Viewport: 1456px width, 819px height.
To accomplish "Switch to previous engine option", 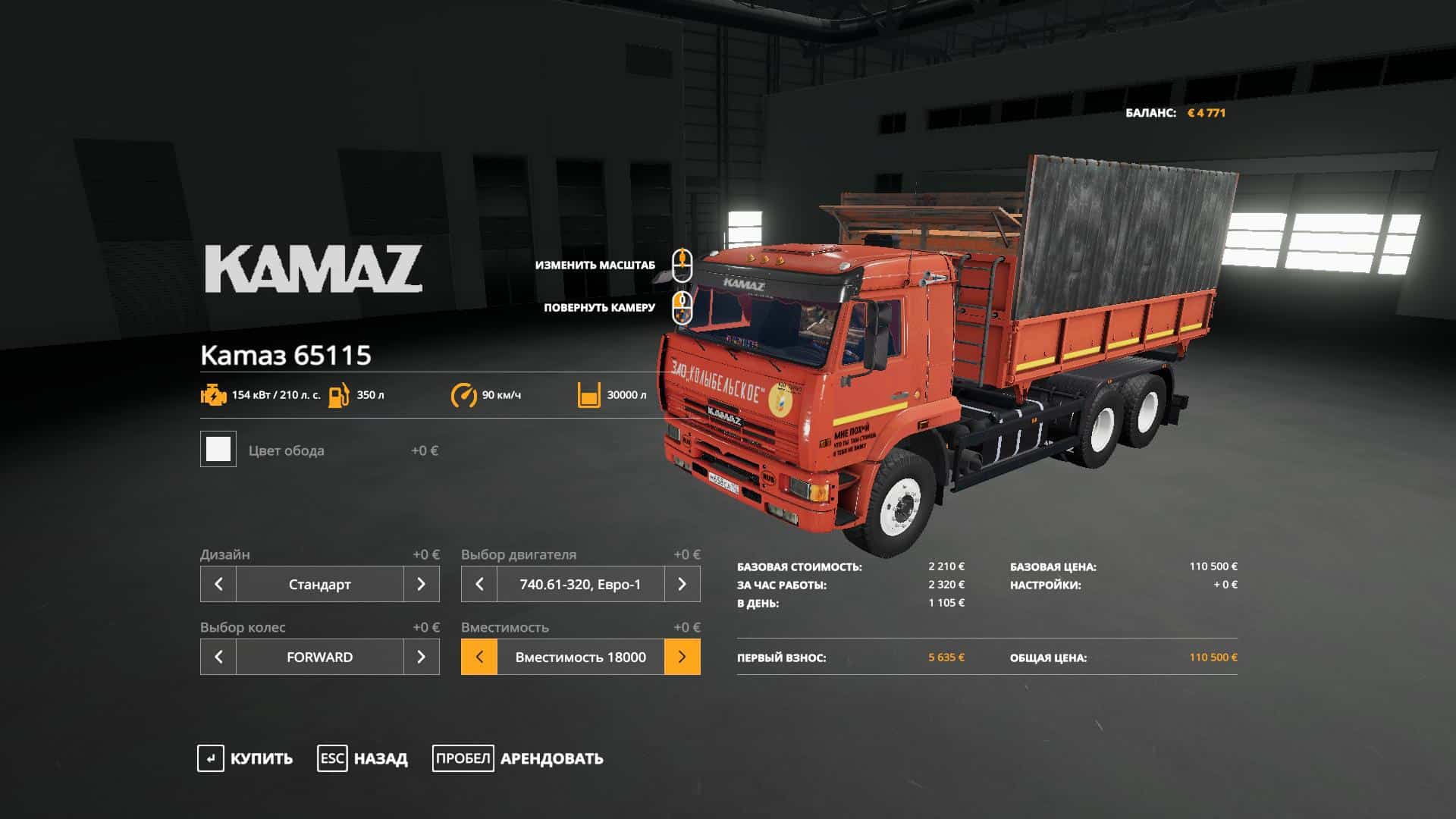I will (479, 584).
